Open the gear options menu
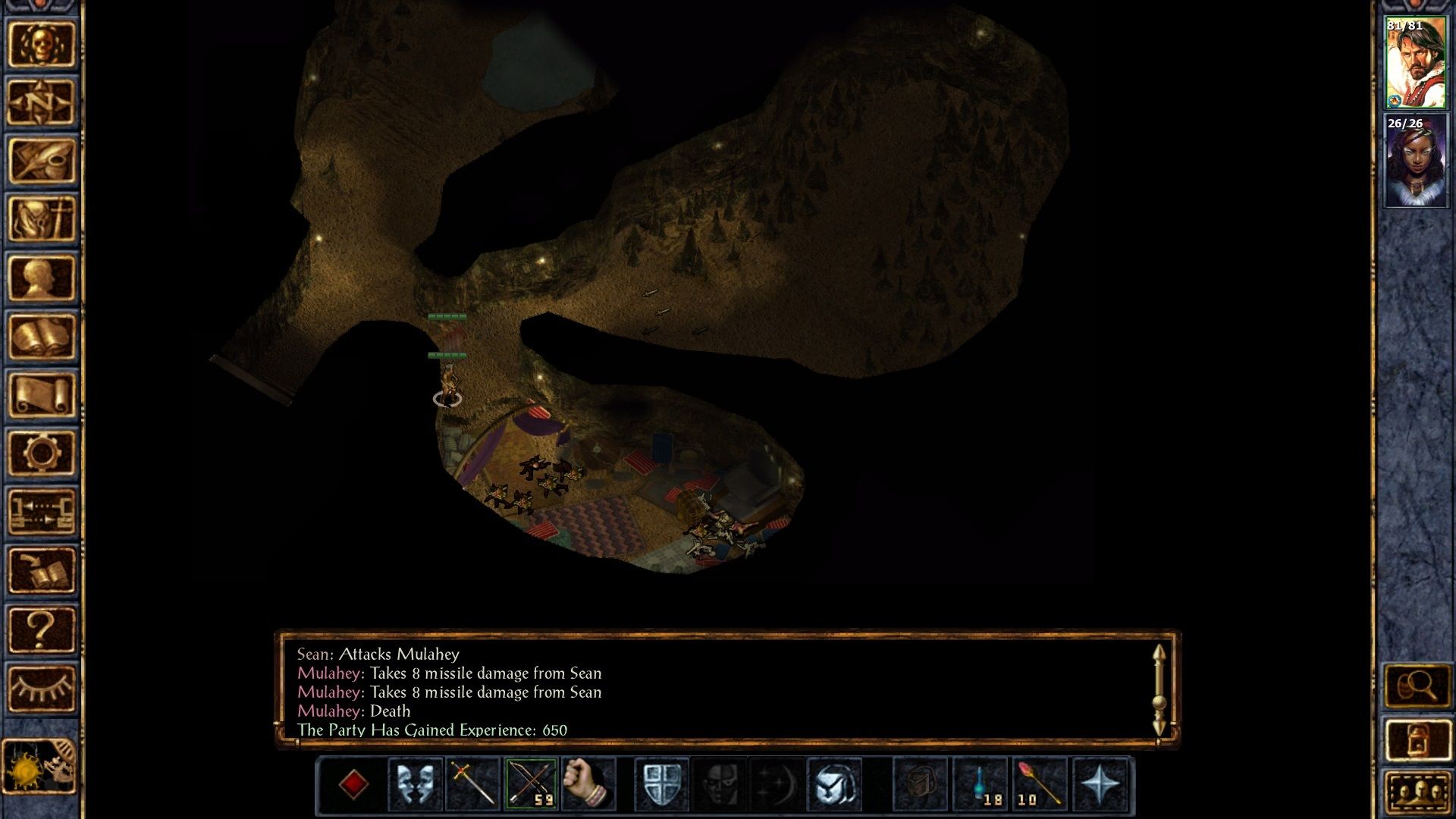This screenshot has height=819, width=1456. tap(41, 453)
